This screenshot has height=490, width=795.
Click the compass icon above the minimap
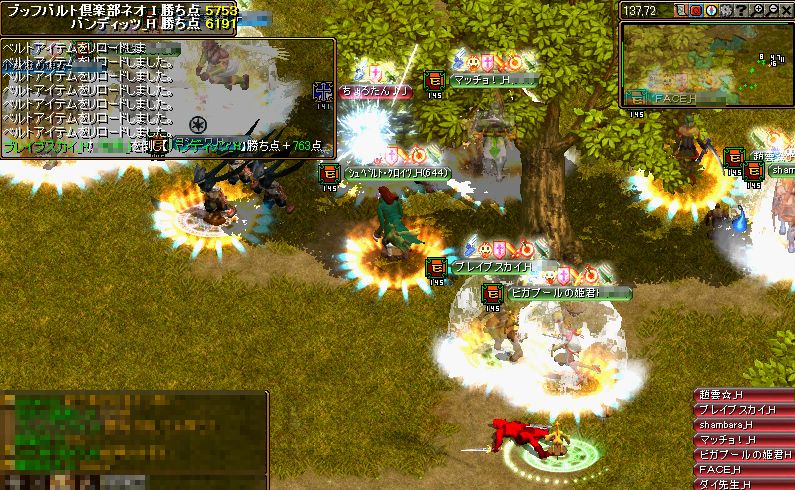(x=711, y=10)
